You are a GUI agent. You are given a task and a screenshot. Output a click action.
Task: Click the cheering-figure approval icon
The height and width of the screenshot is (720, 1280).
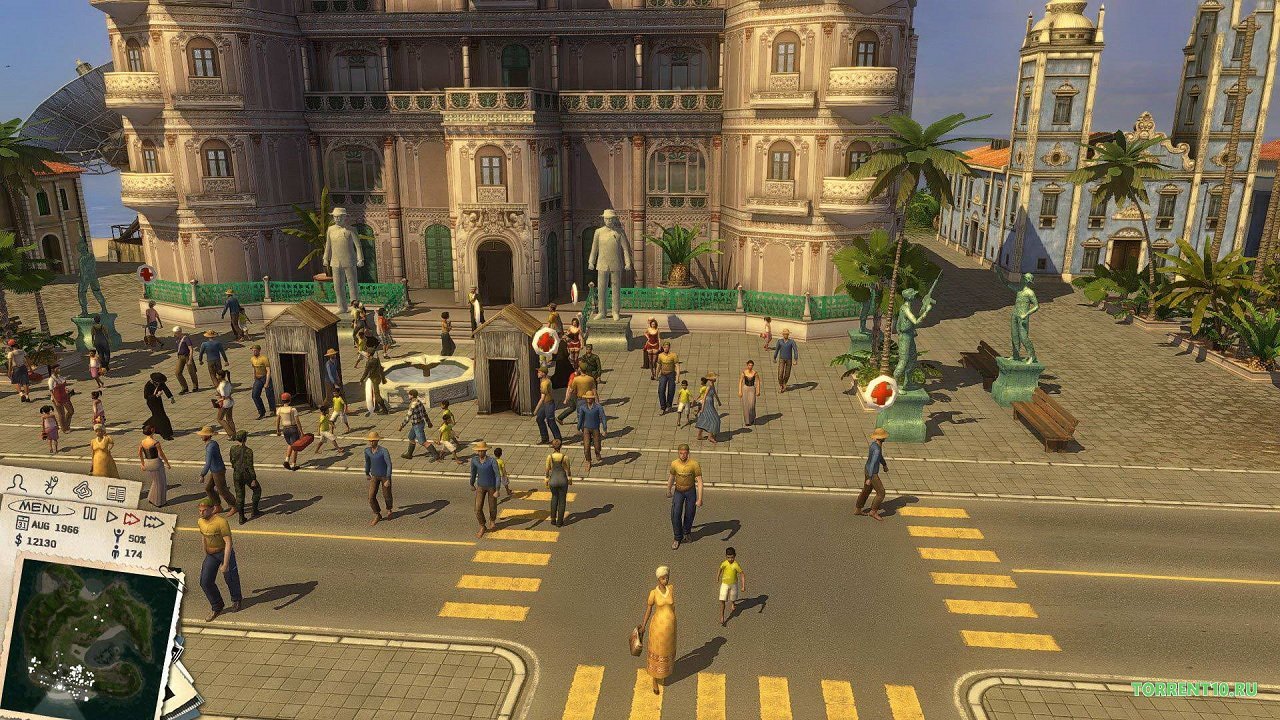tap(117, 536)
